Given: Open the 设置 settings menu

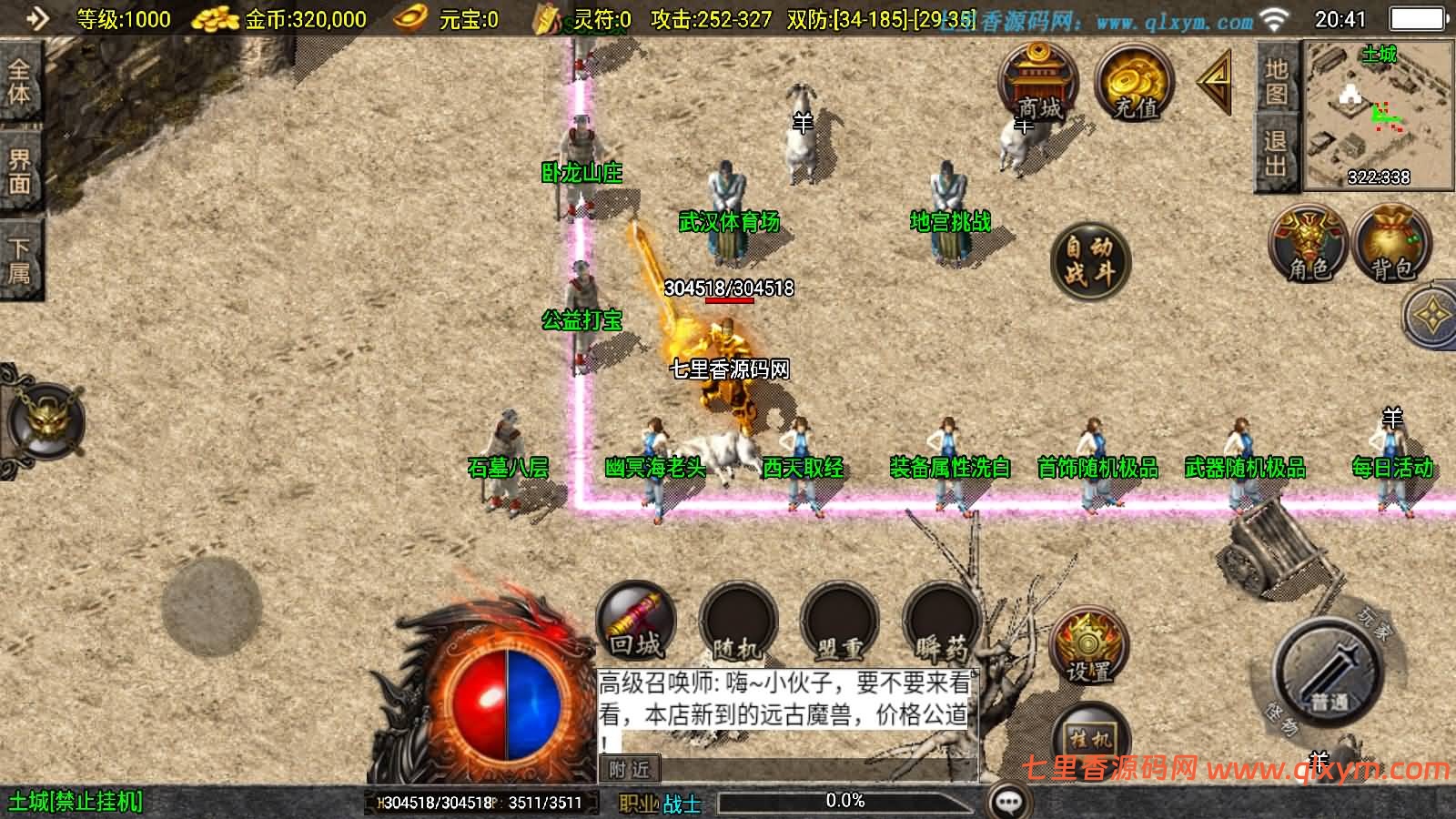Looking at the screenshot, I should (x=1088, y=646).
